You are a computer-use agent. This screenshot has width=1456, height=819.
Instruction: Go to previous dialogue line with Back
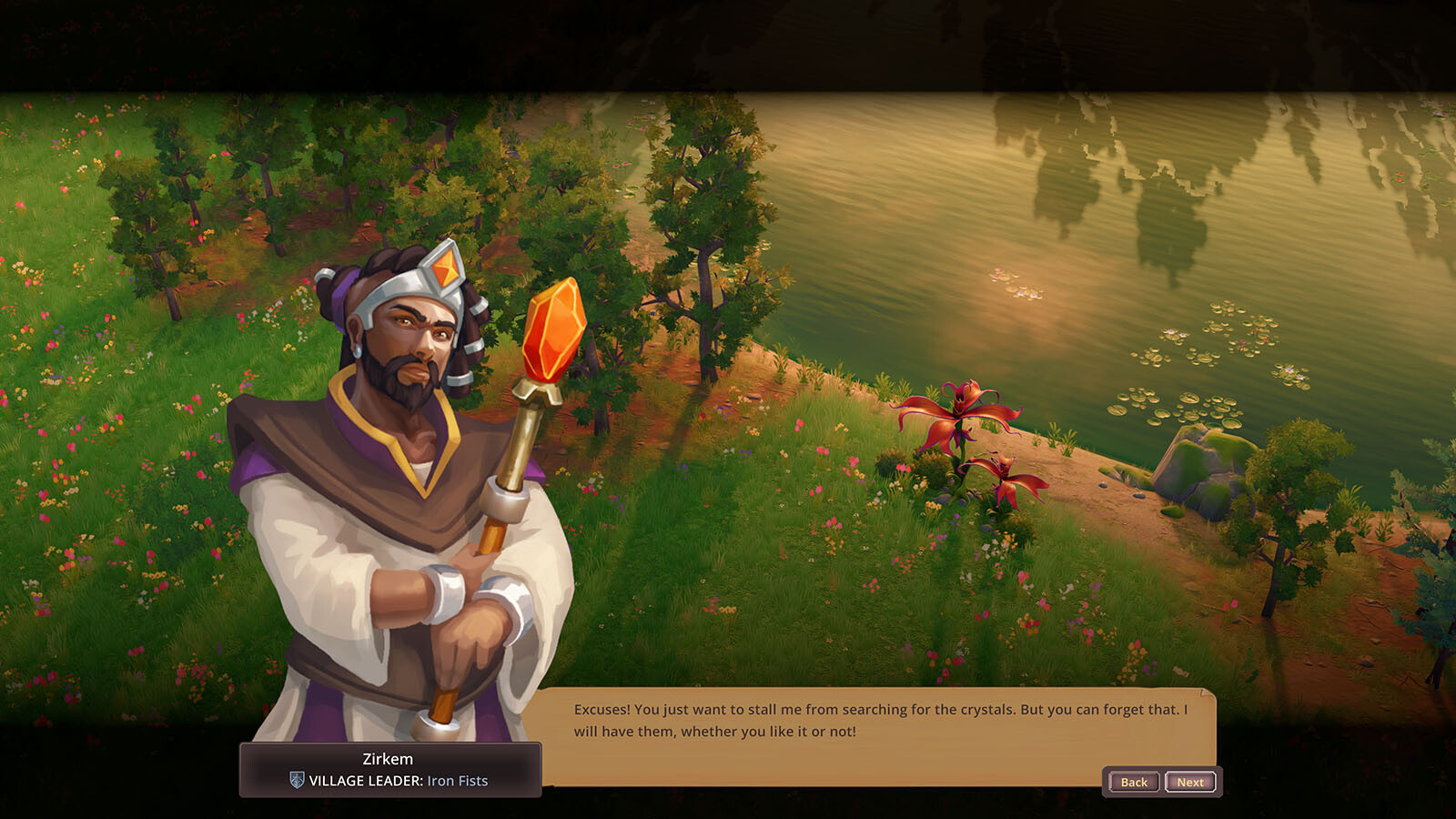[x=1134, y=782]
